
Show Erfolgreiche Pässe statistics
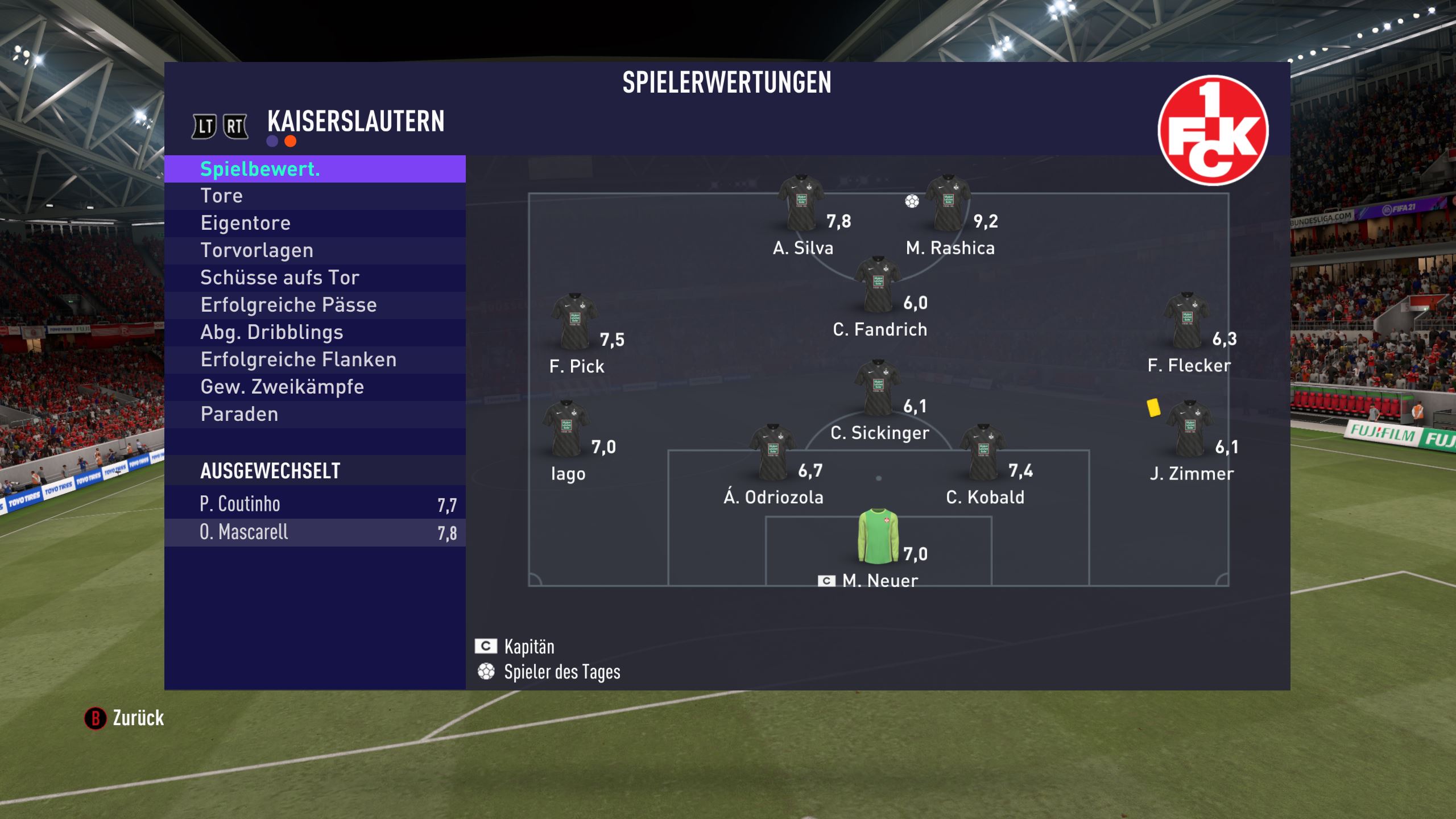tap(315, 305)
